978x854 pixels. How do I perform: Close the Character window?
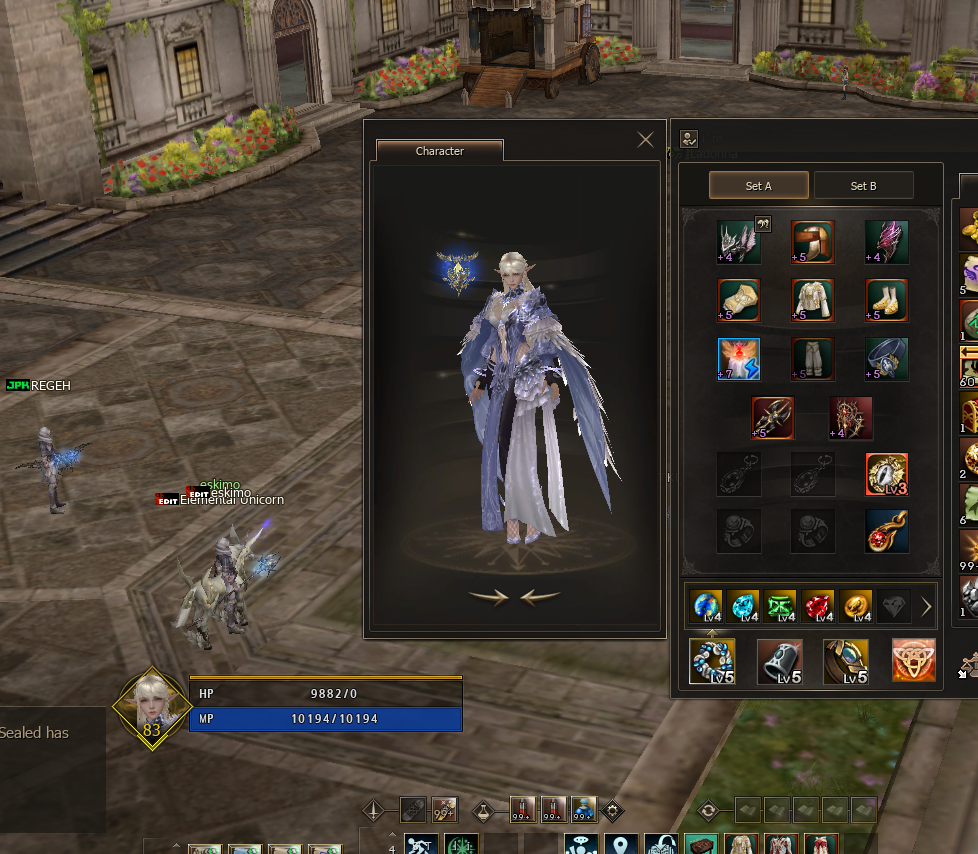pyautogui.click(x=645, y=140)
